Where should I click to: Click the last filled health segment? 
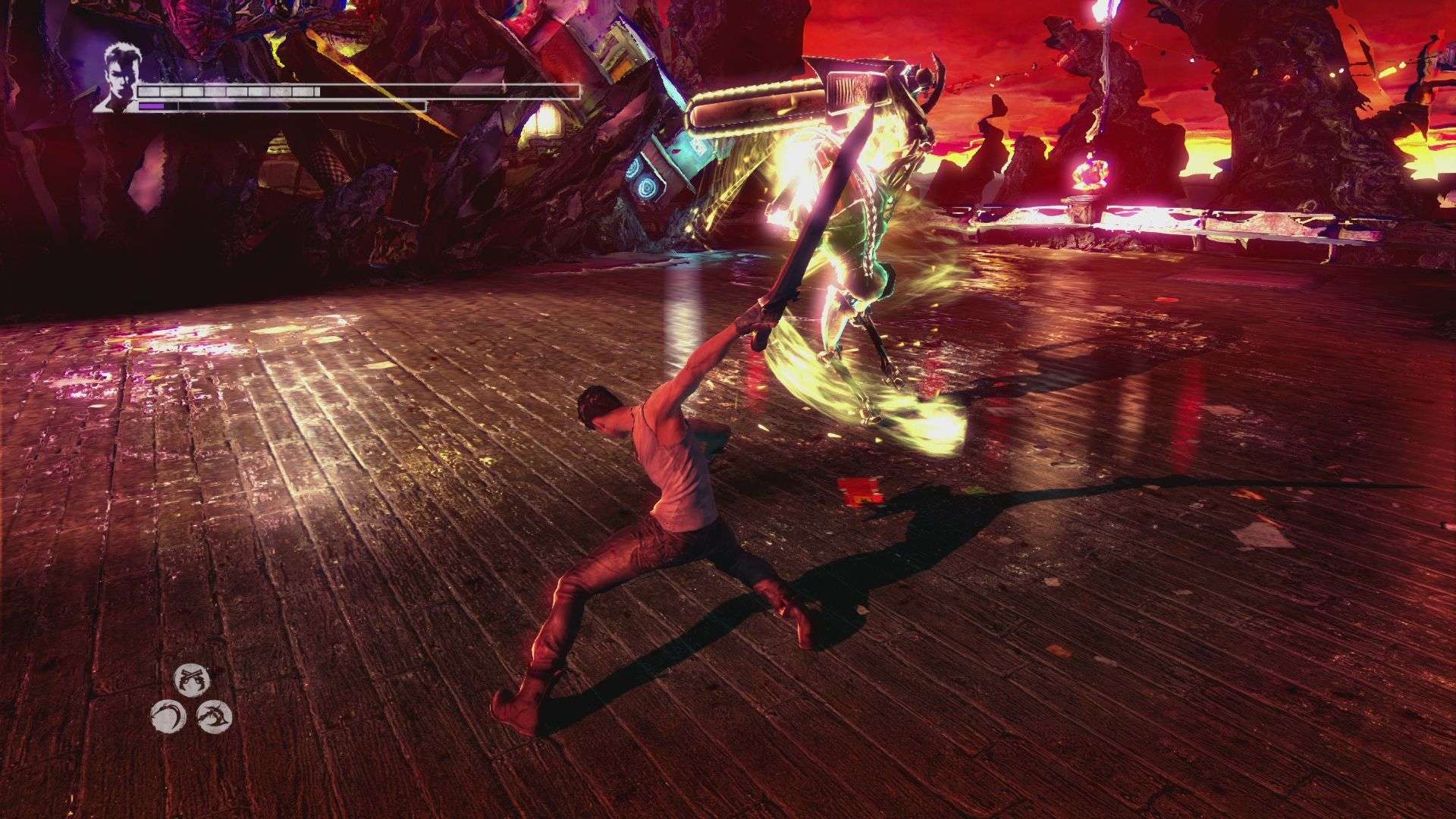(312, 93)
